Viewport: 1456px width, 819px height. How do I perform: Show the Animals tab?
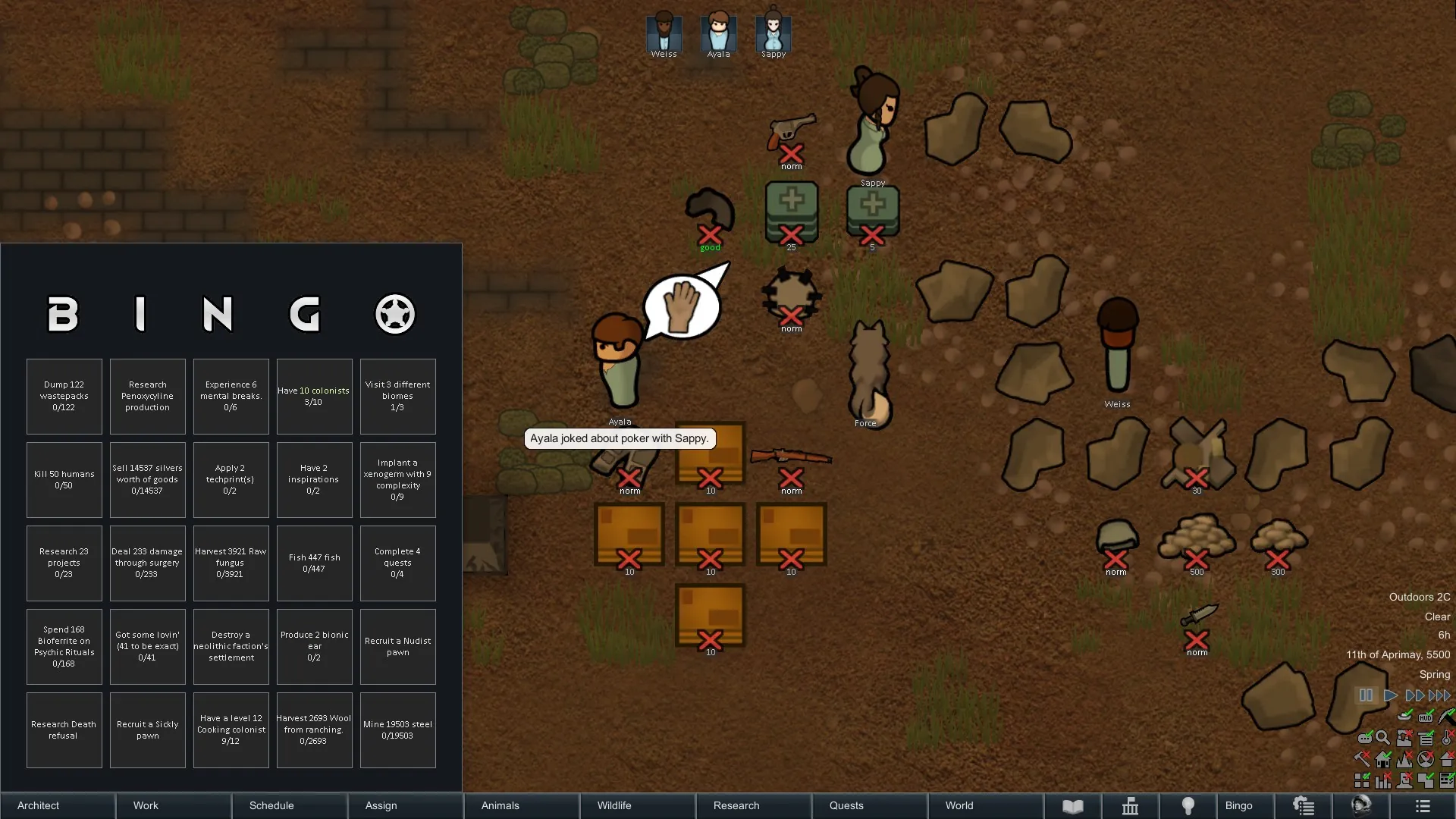522,805
